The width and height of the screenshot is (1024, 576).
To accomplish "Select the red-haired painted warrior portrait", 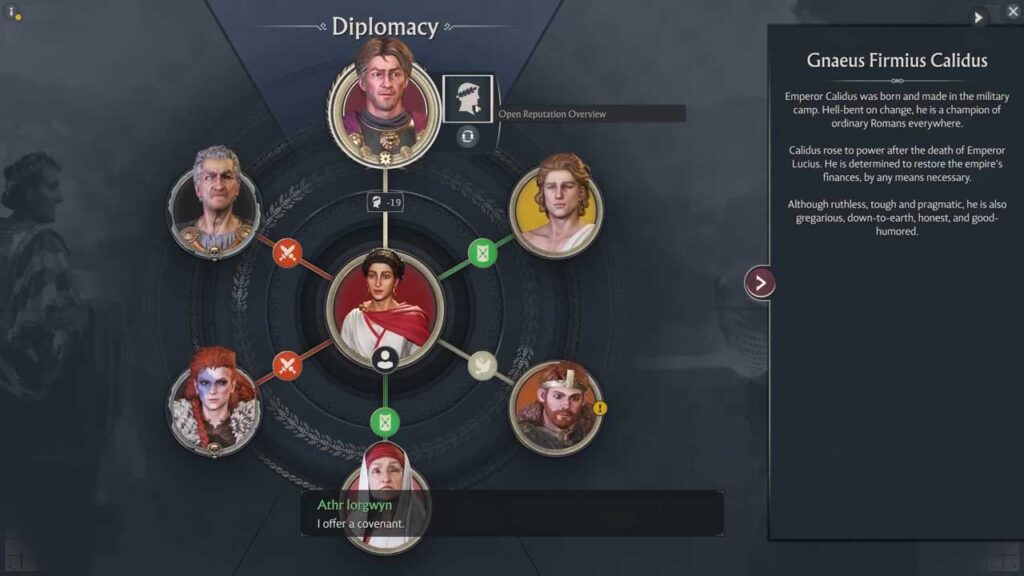I will pyautogui.click(x=214, y=408).
